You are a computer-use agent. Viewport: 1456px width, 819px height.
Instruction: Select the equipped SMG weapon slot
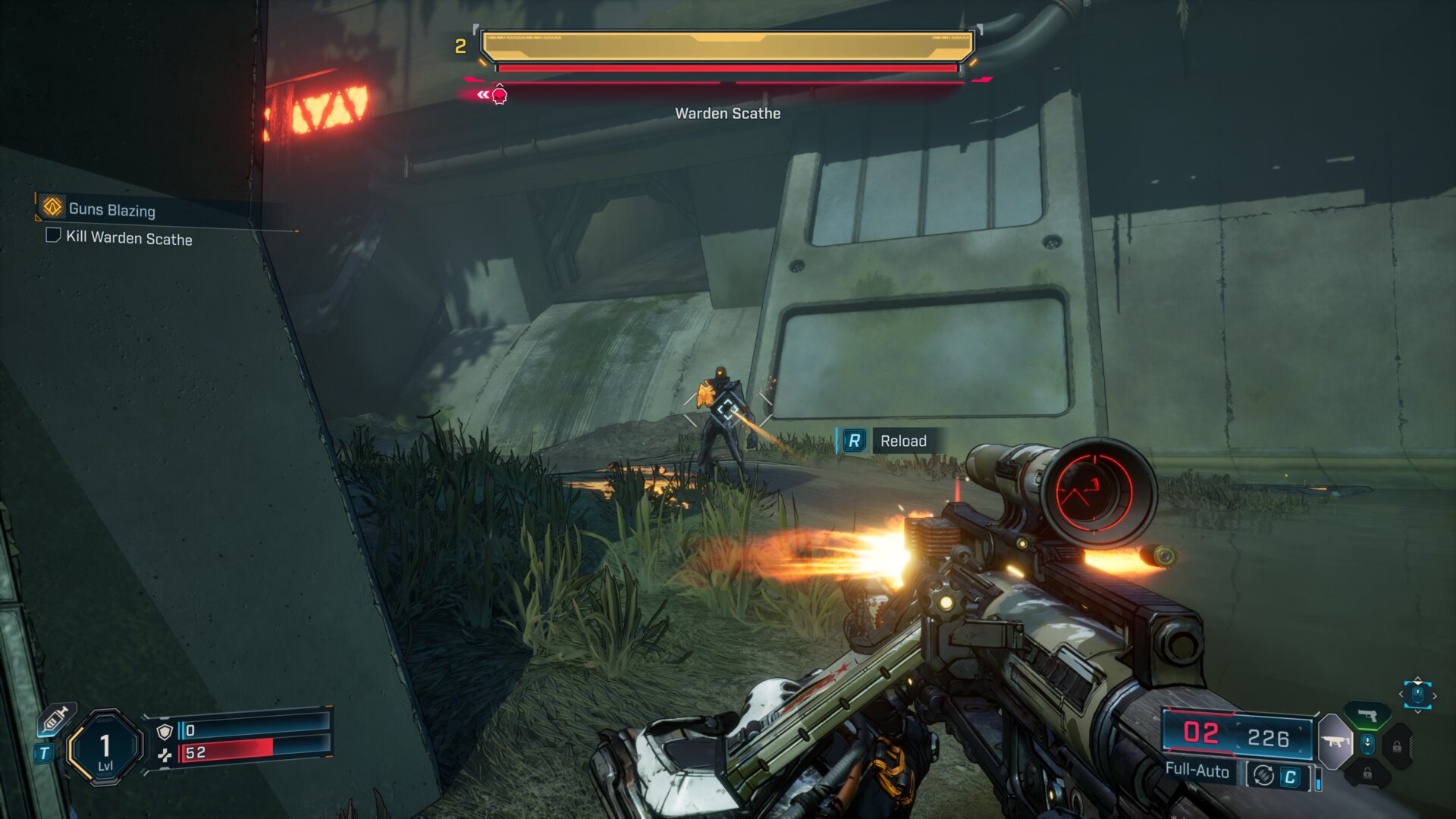1335,741
